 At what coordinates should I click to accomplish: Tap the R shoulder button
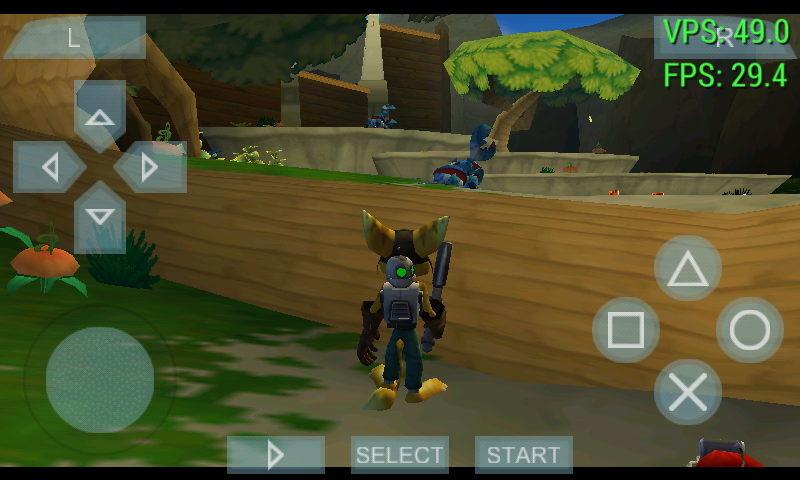[725, 38]
